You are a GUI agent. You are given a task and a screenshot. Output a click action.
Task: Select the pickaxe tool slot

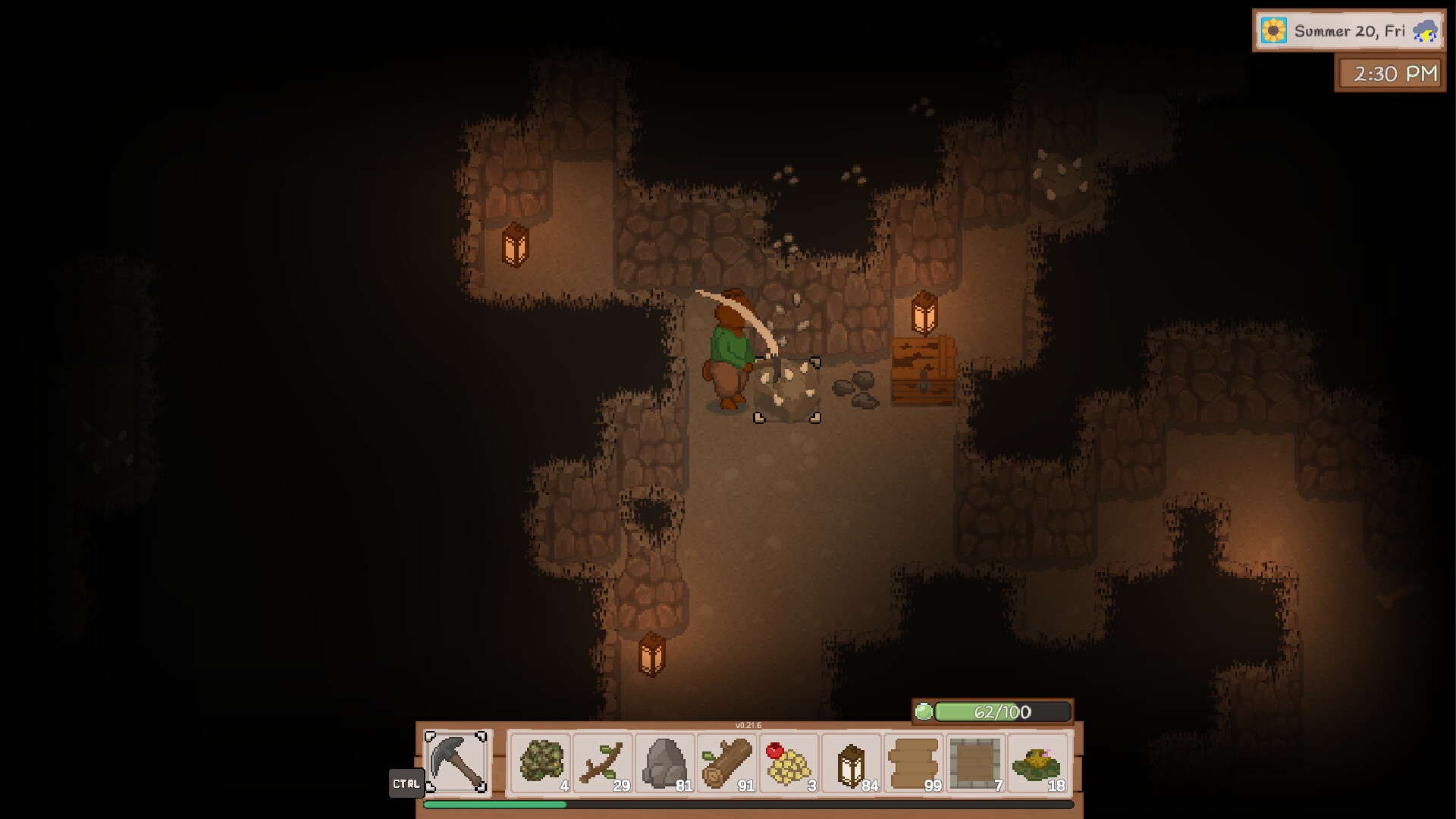tap(457, 762)
